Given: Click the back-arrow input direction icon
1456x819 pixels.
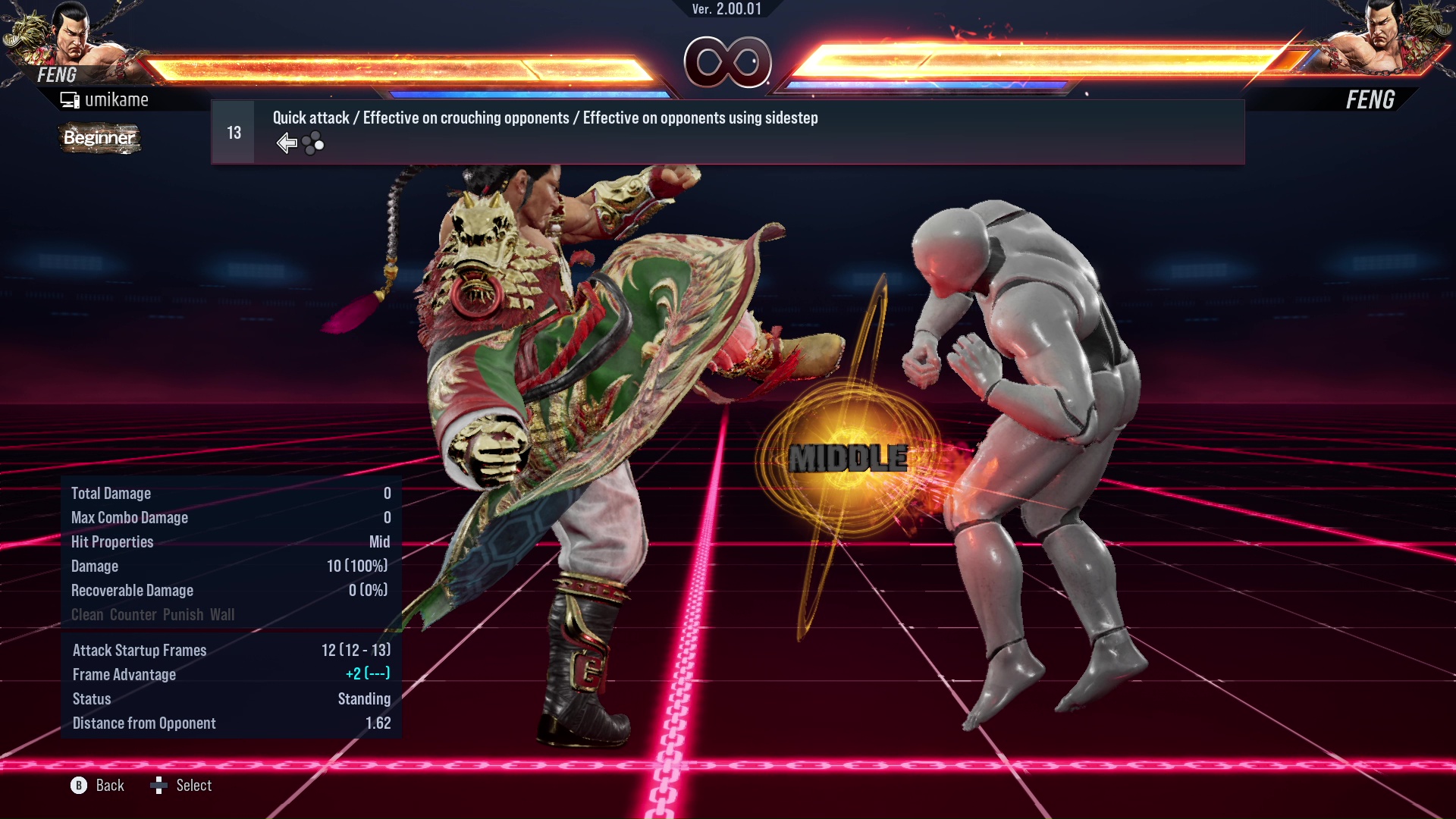Looking at the screenshot, I should pyautogui.click(x=287, y=143).
